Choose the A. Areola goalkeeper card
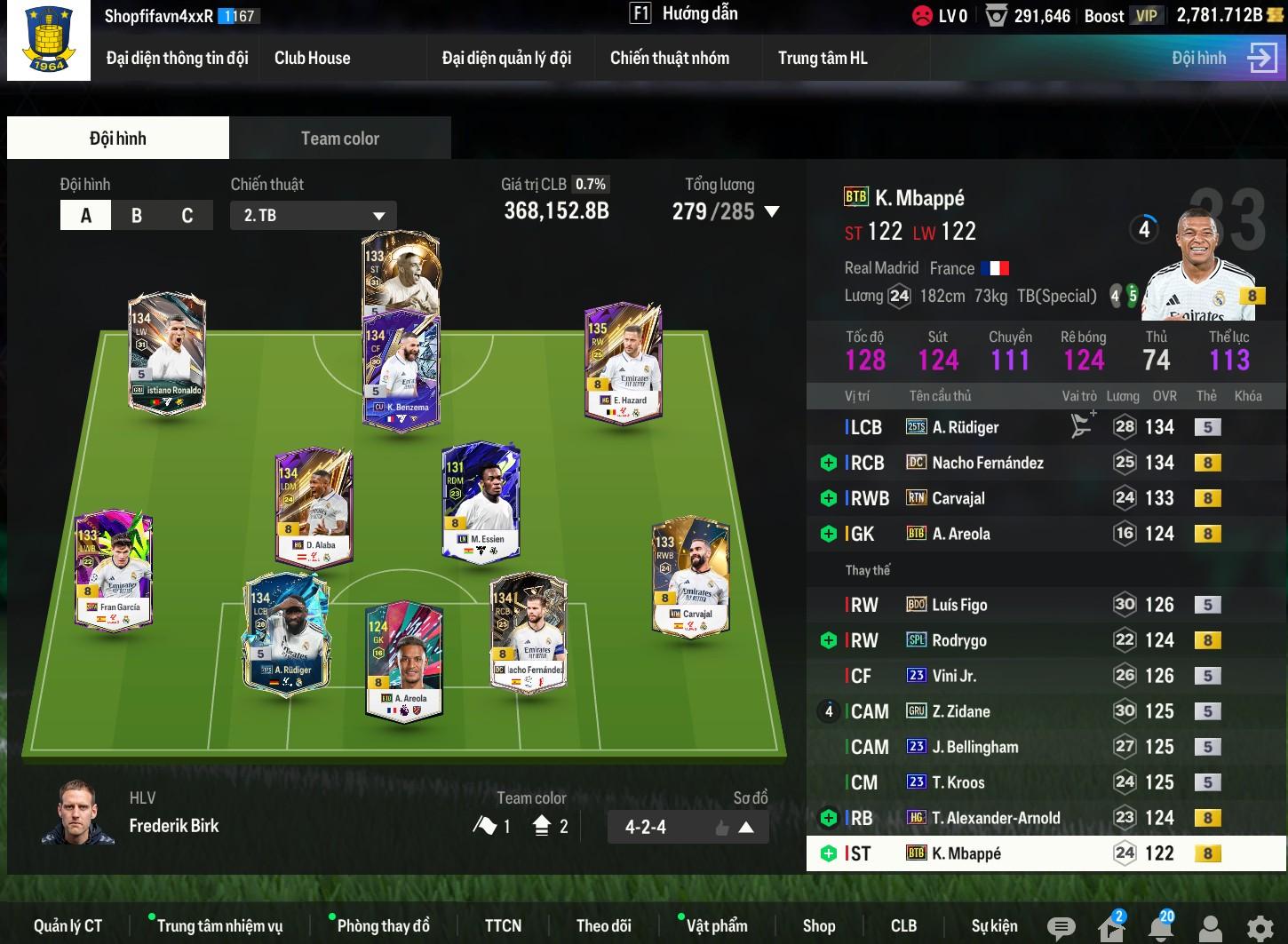Viewport: 1288px width, 944px height. coord(404,662)
